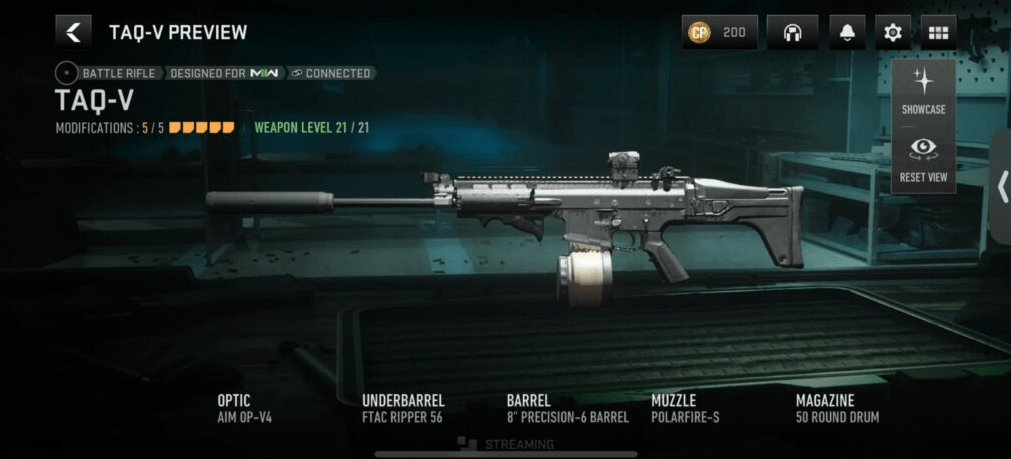Screen dimensions: 1011x459
Task: Open the grid menu icon
Action: [938, 32]
